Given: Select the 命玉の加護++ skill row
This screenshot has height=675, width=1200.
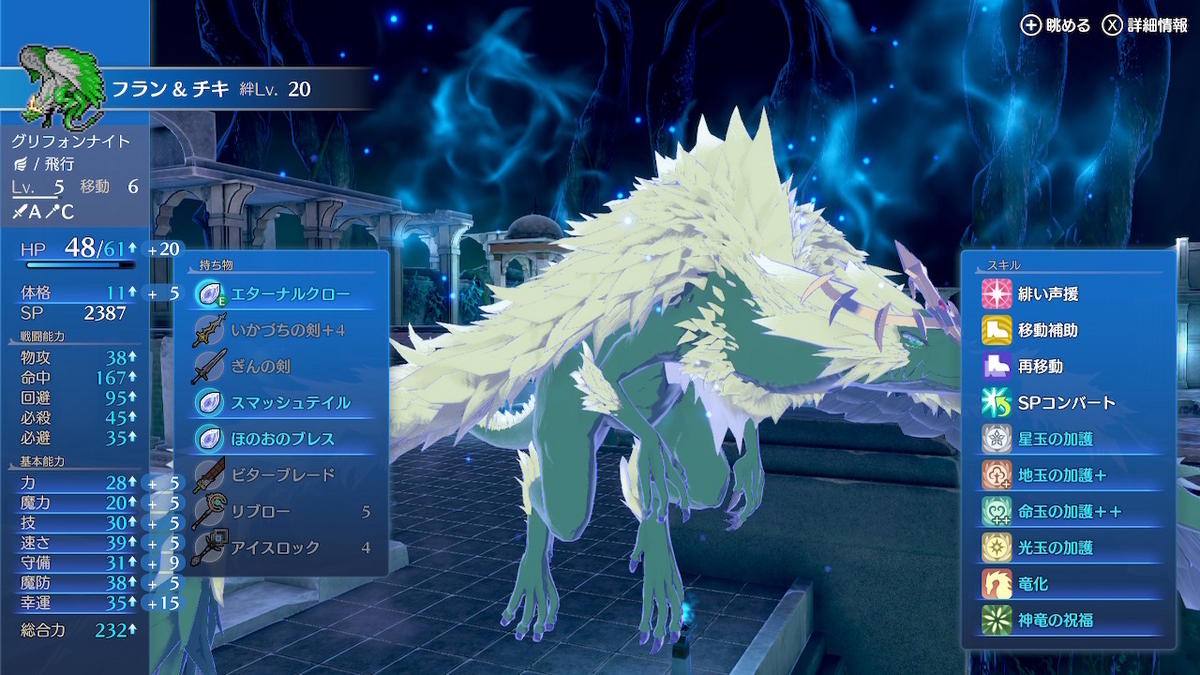Looking at the screenshot, I should [x=1069, y=511].
